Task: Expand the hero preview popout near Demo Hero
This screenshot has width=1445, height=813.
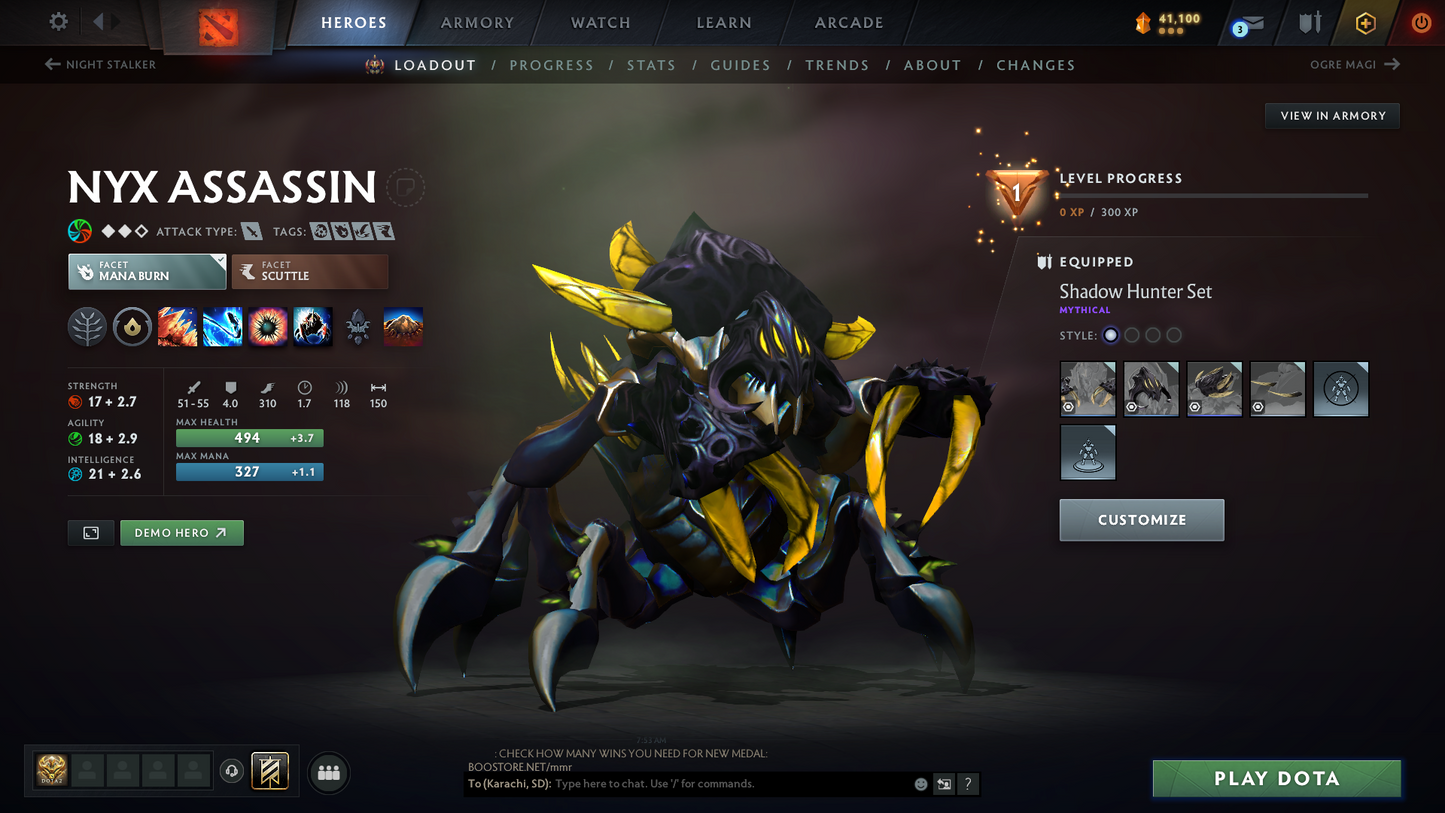Action: point(90,532)
